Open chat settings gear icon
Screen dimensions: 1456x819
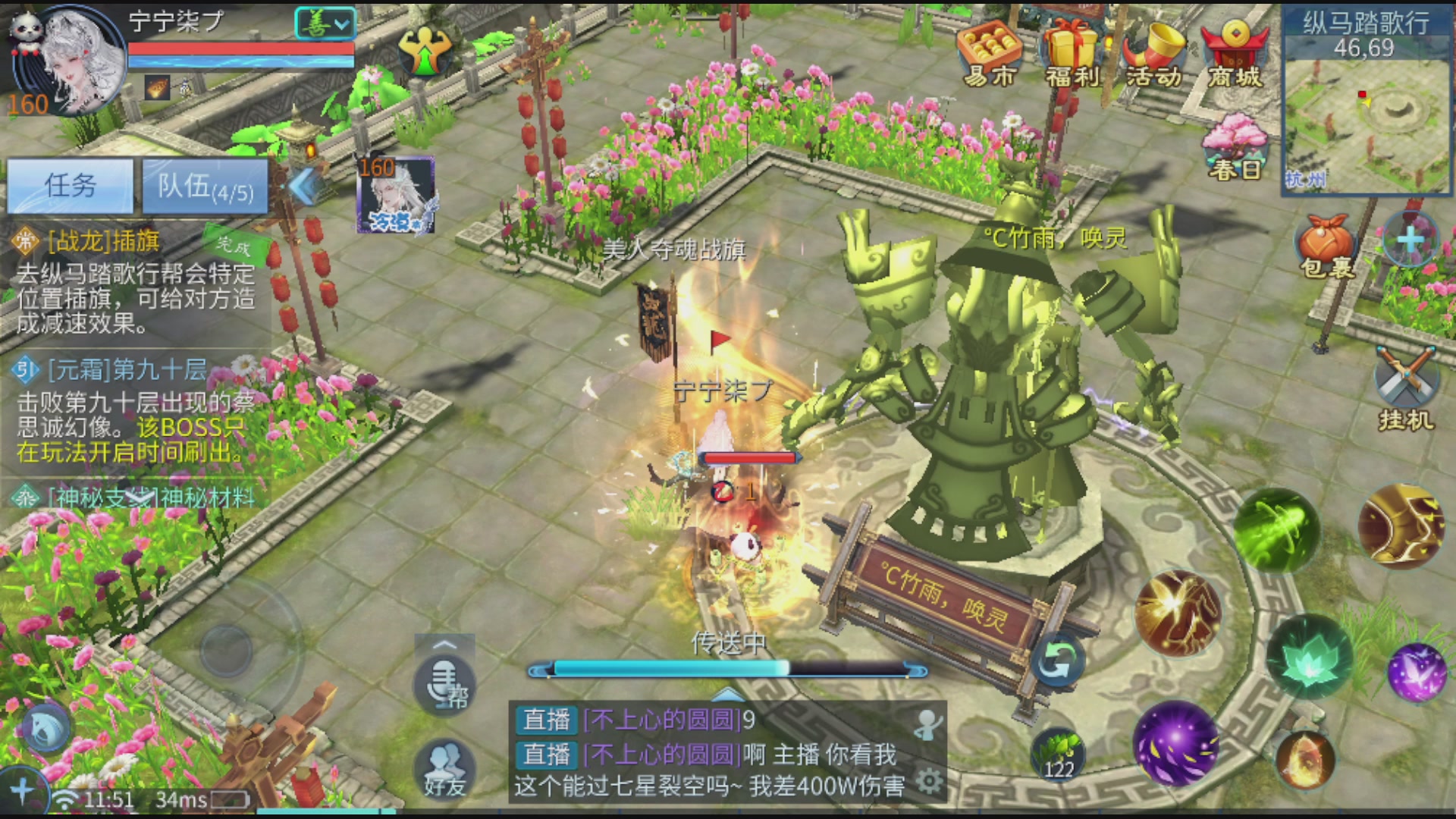point(929,781)
